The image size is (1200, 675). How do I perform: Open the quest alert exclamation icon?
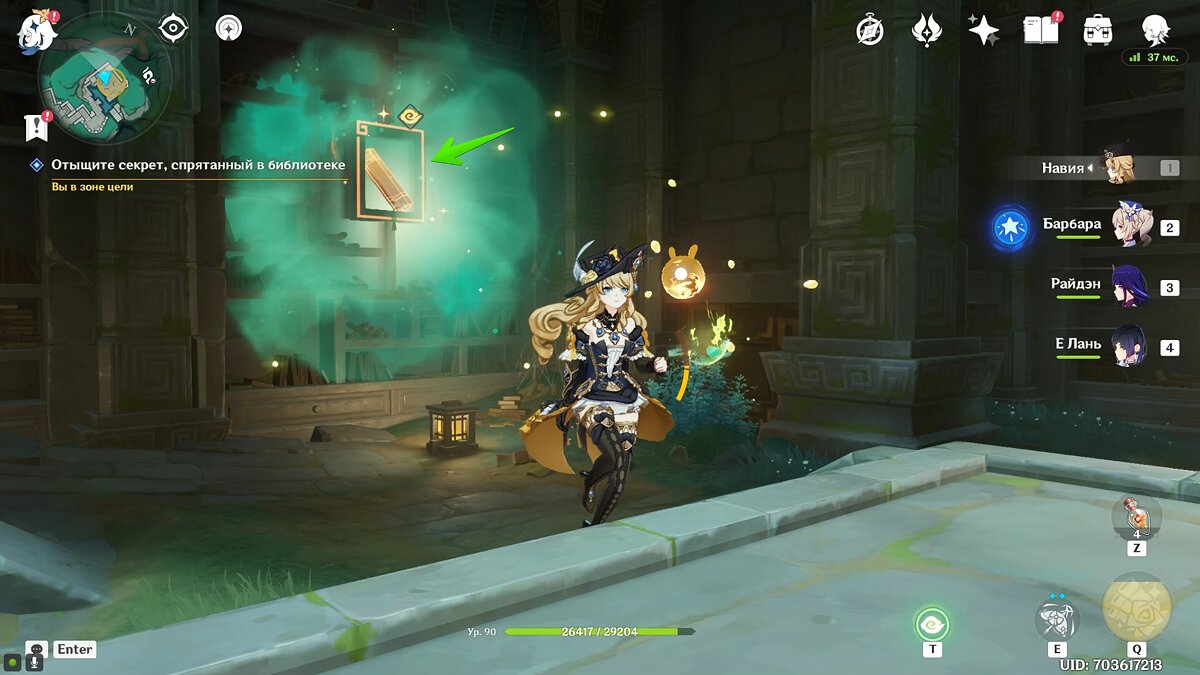[x=37, y=126]
